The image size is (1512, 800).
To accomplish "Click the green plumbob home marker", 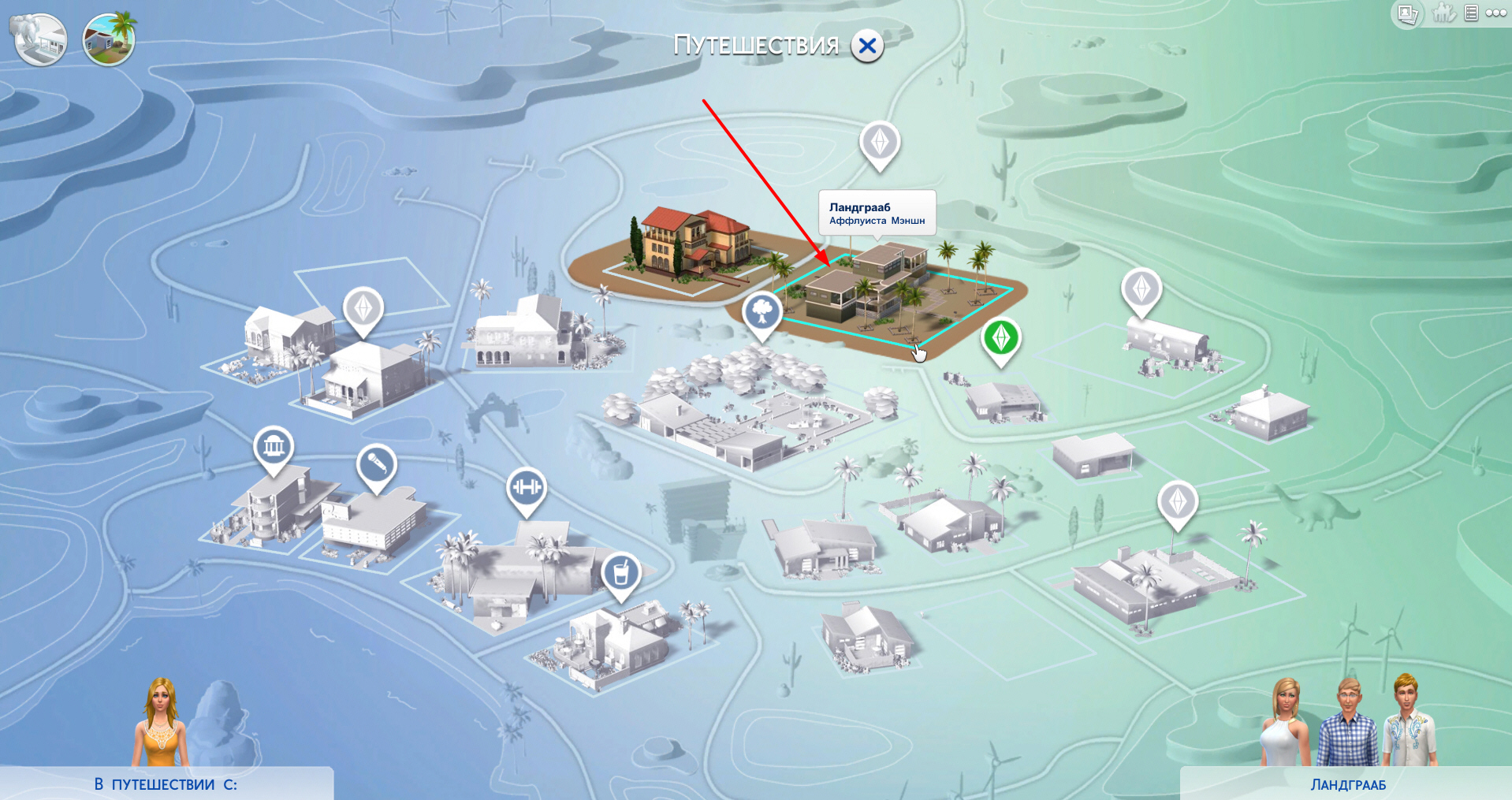I will 1000,338.
